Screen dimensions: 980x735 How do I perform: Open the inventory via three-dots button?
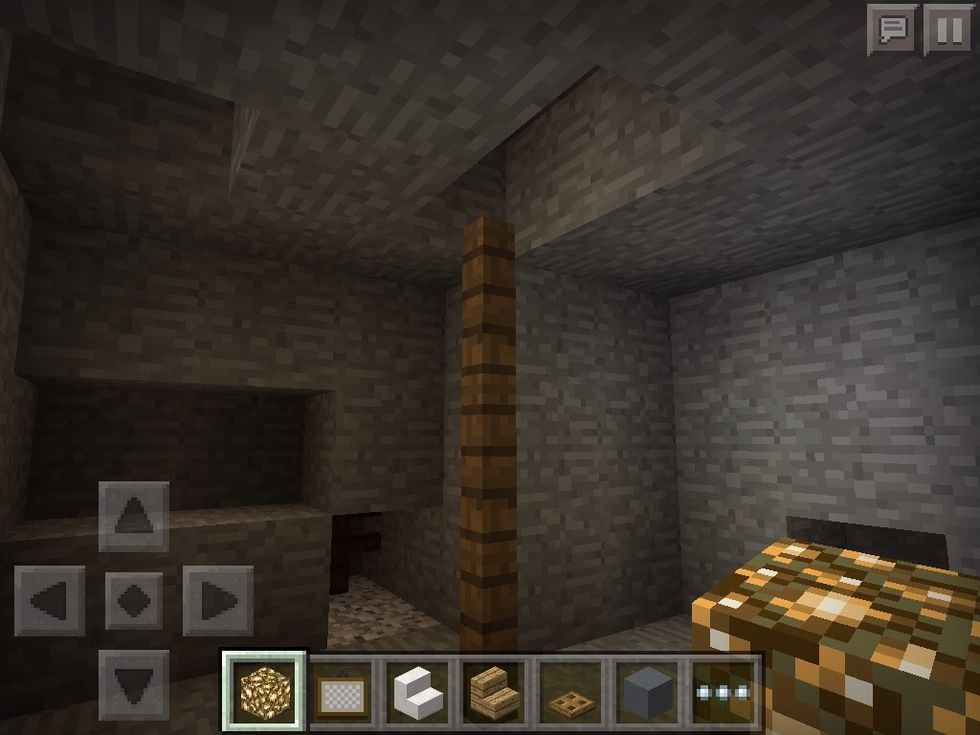click(724, 690)
